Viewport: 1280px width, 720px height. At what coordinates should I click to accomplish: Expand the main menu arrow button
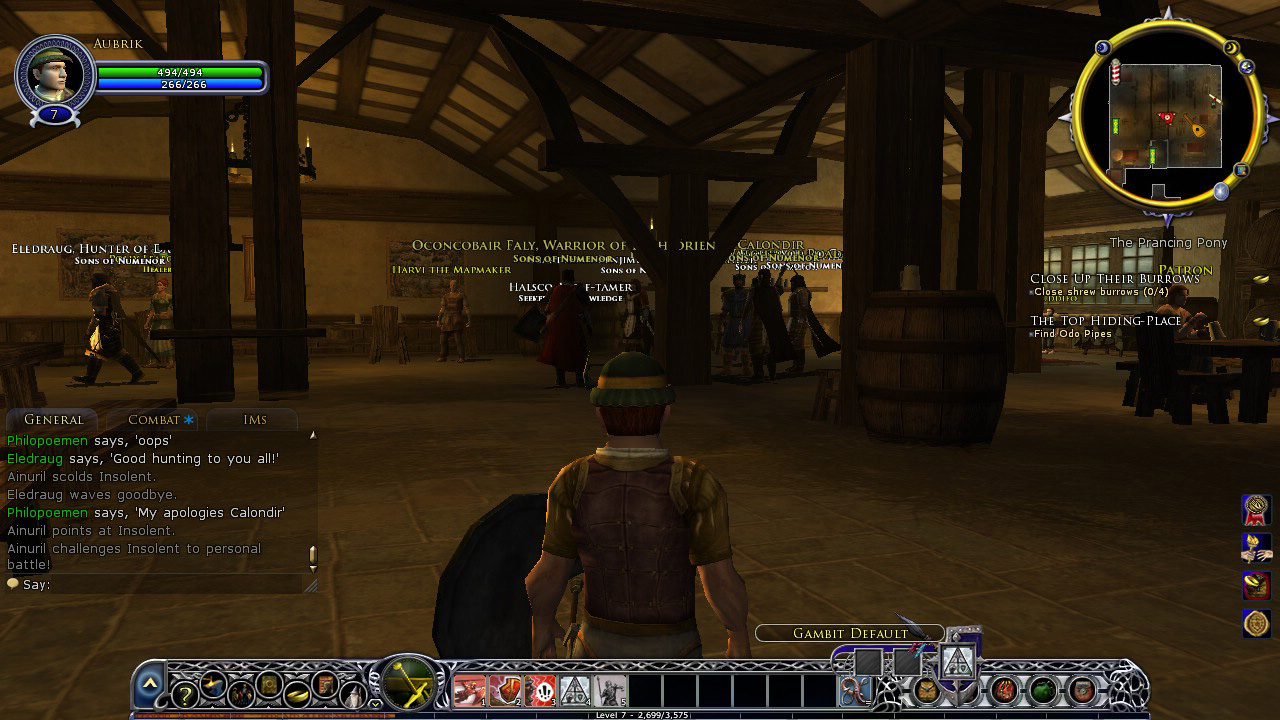pyautogui.click(x=149, y=683)
